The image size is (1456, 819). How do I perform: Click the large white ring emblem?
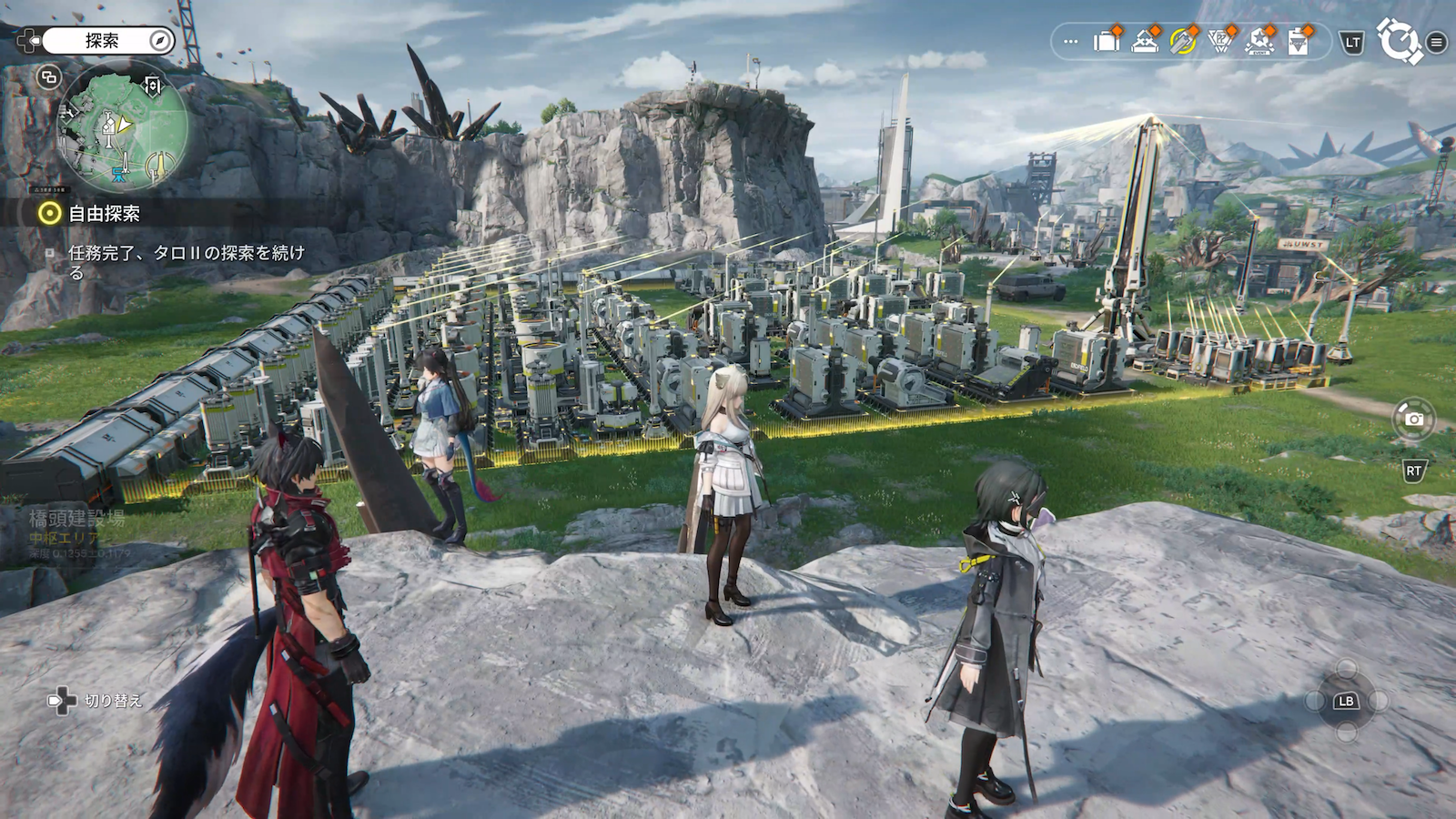1399,41
